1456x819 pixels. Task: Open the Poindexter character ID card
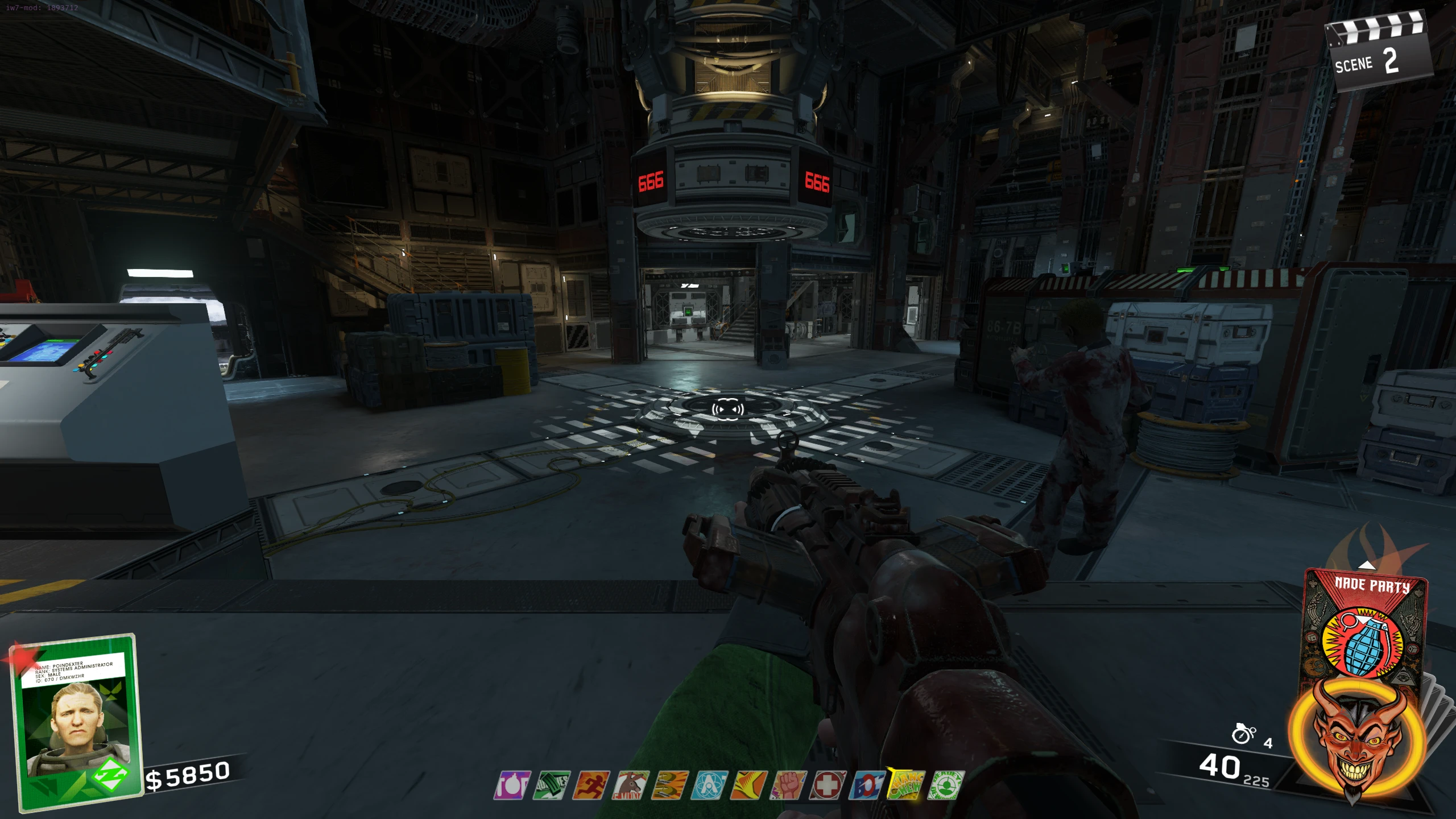click(77, 721)
